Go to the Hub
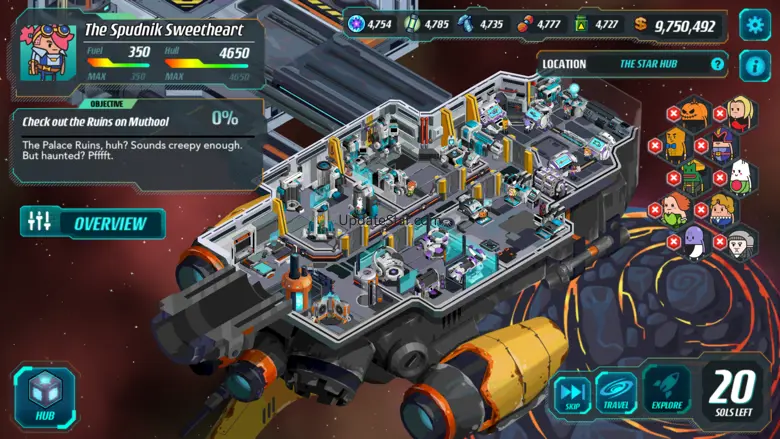 45,397
